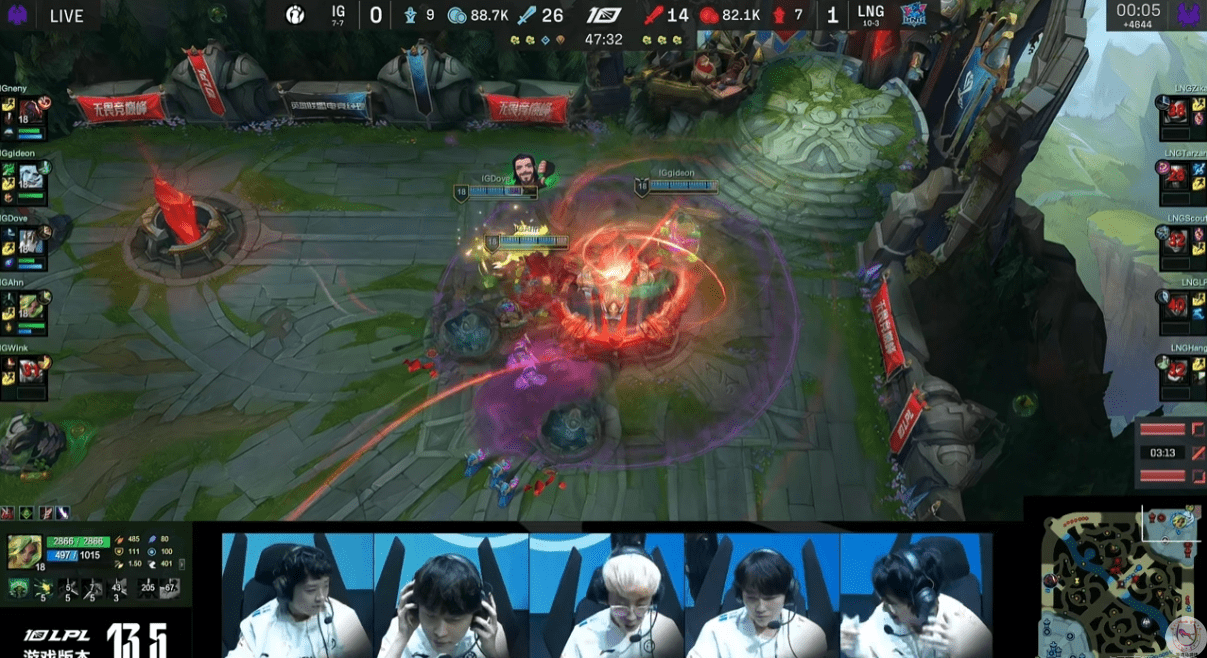Click the selected champion's large portrait
Viewport: 1207px width, 658px height.
(x=24, y=552)
